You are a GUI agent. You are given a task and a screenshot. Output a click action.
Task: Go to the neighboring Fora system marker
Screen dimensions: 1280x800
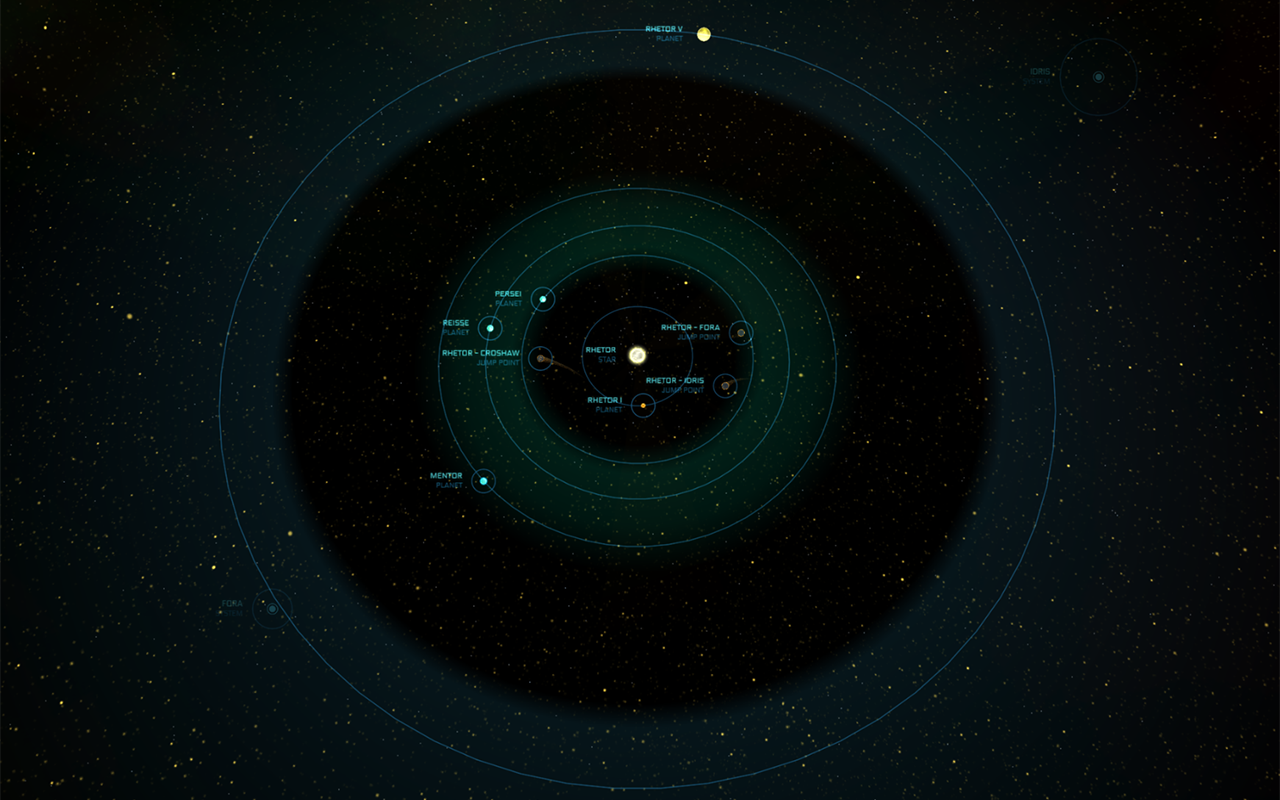(271, 608)
